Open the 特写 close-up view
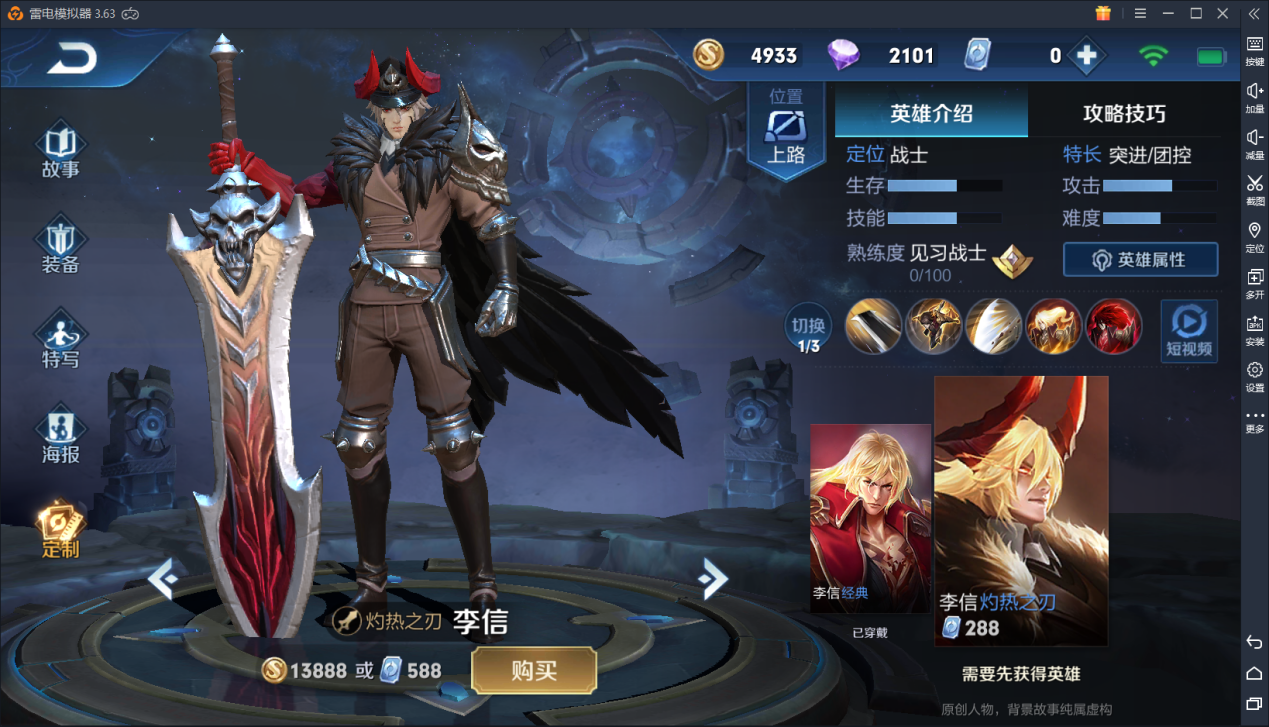 (60, 341)
